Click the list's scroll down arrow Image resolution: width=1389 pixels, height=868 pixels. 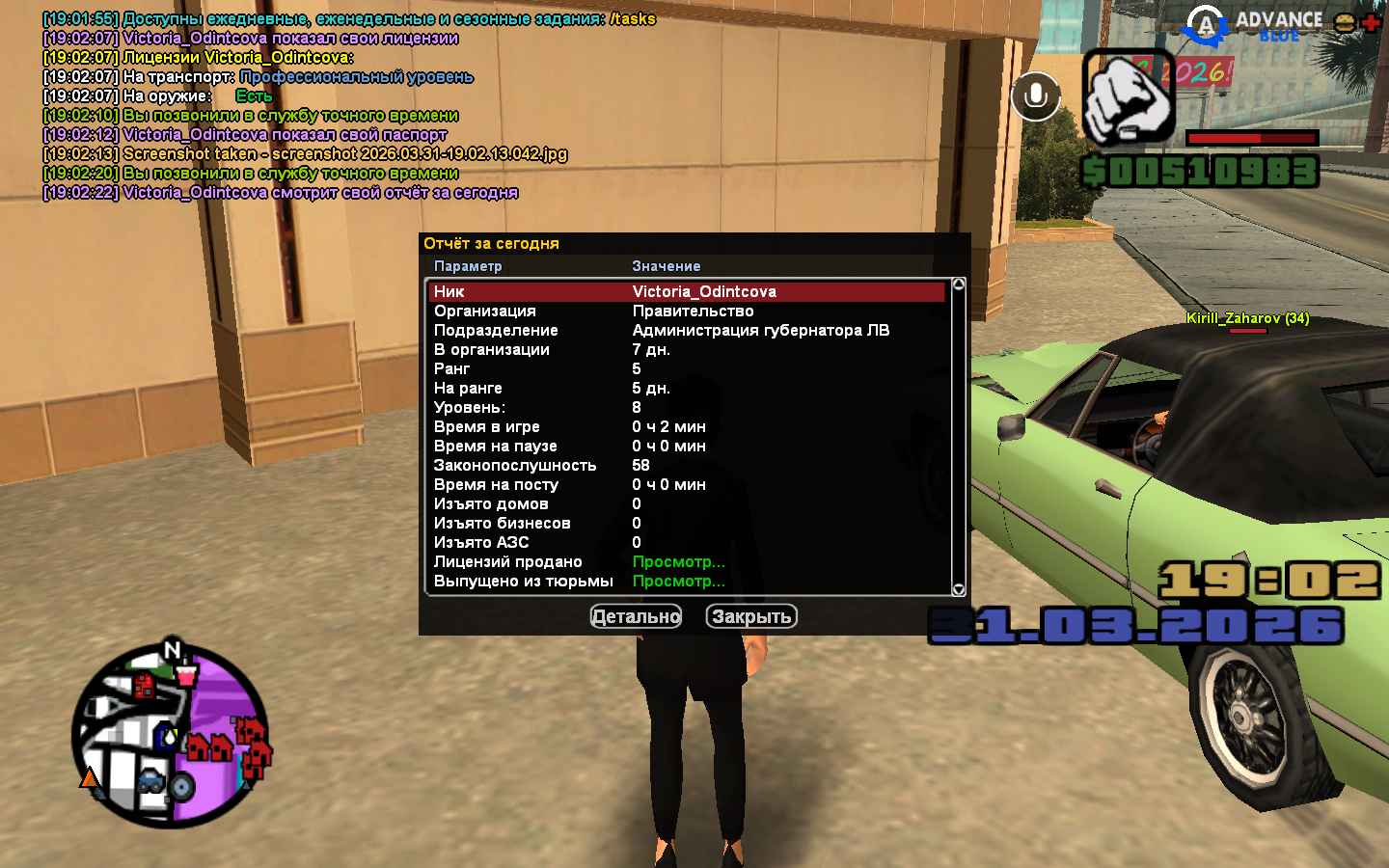958,588
